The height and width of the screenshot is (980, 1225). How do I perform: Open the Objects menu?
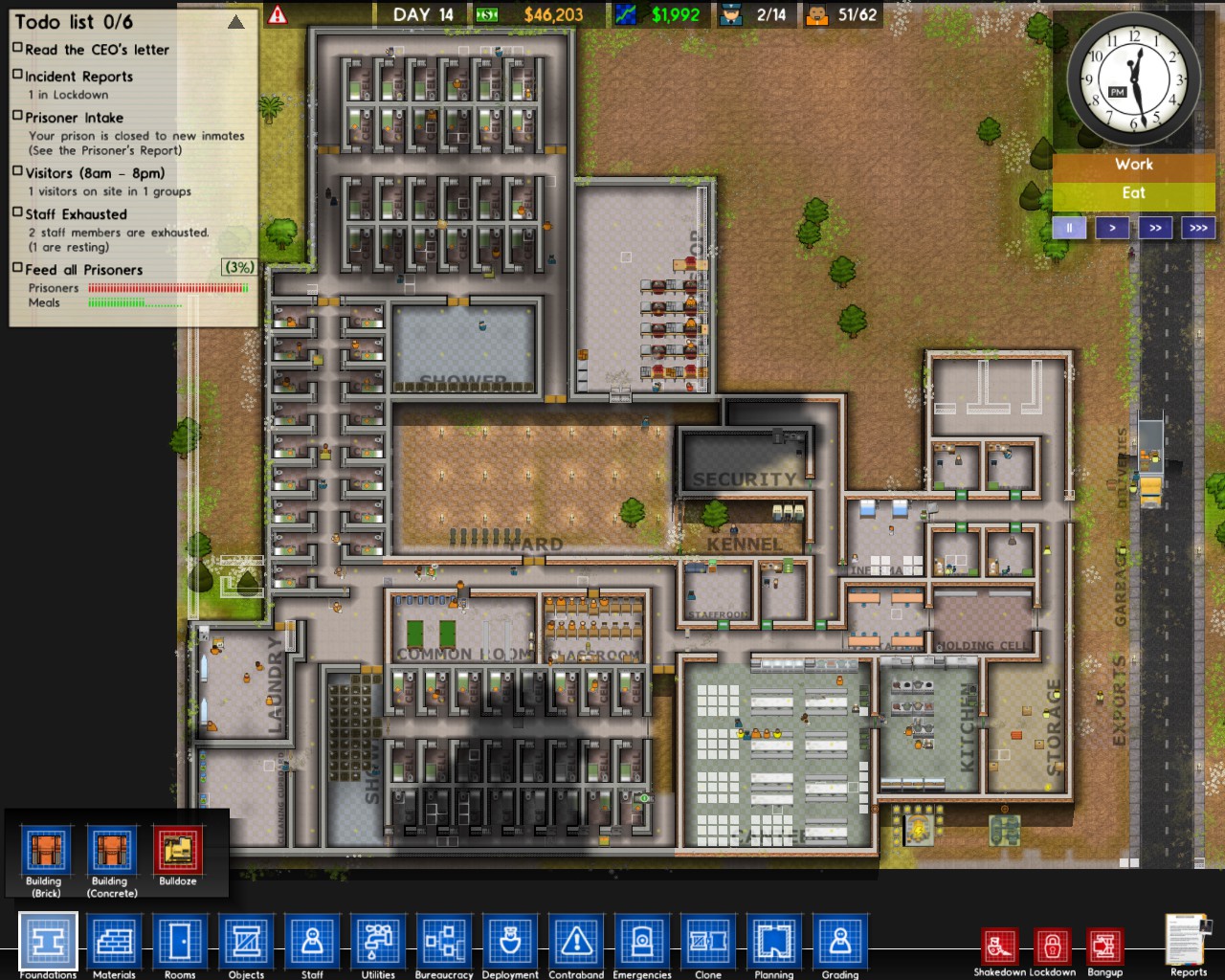246,941
